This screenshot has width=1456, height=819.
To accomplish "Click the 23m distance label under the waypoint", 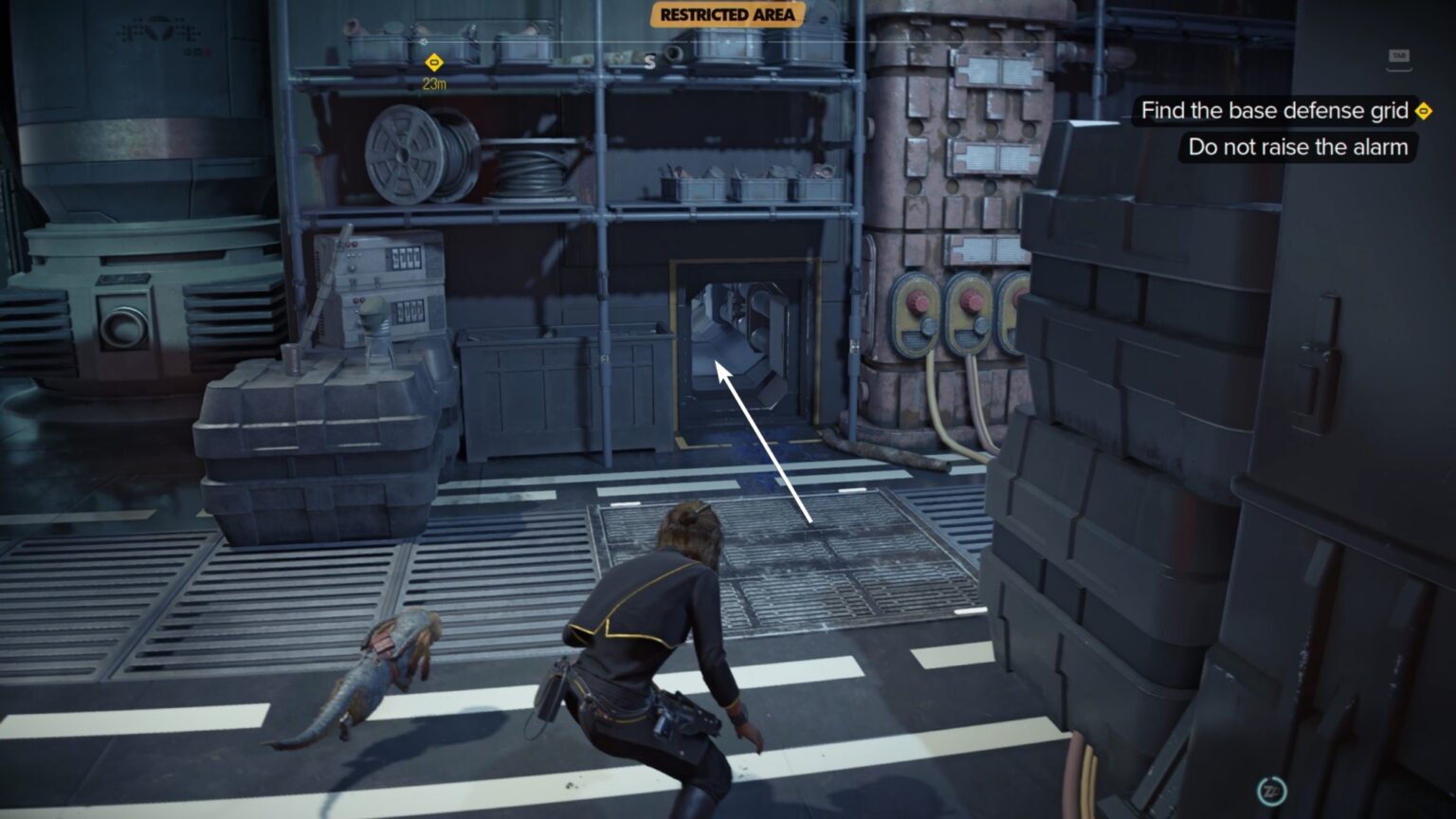I will [x=432, y=82].
